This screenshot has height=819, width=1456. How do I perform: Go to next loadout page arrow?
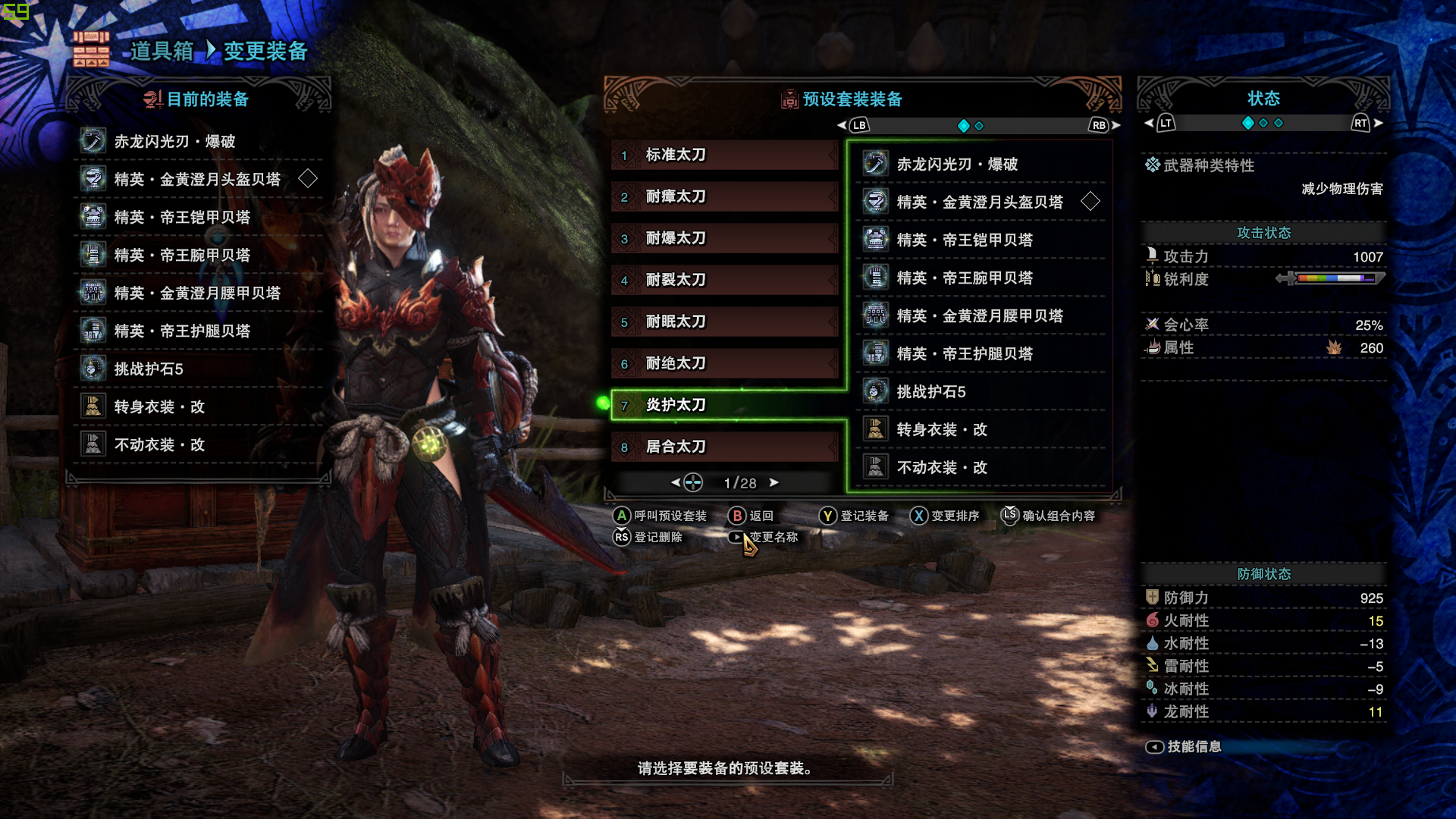(774, 482)
